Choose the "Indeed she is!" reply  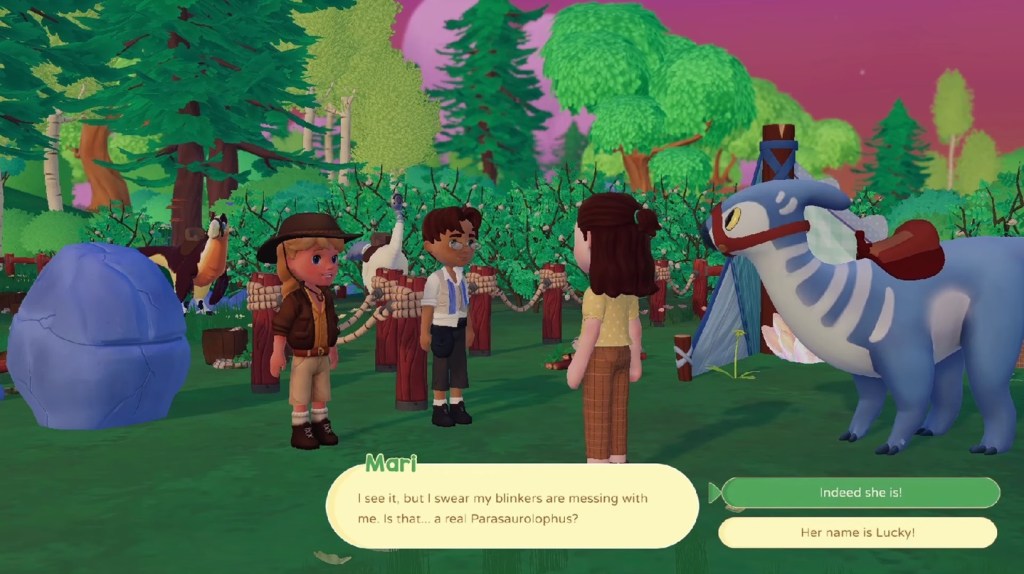coord(860,493)
